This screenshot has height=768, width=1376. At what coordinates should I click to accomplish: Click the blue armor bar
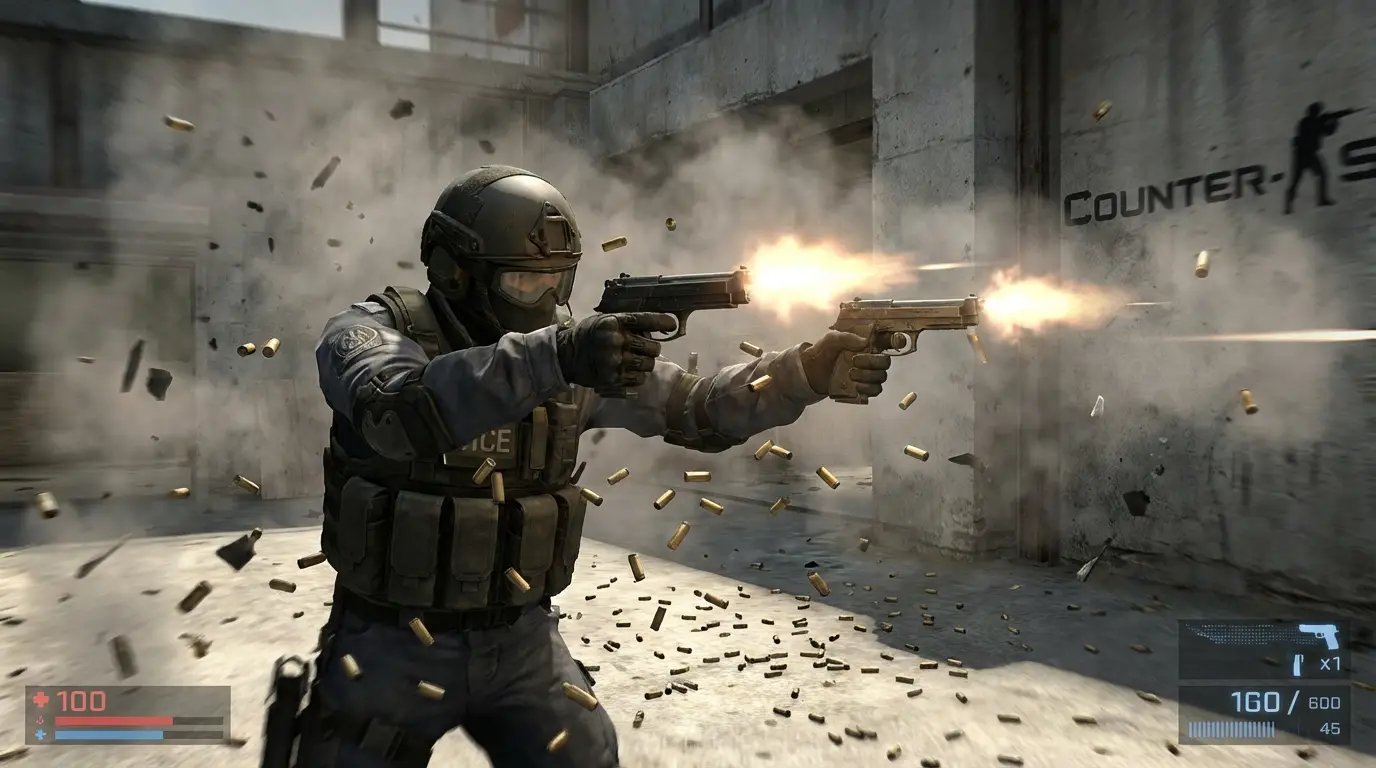coord(108,735)
